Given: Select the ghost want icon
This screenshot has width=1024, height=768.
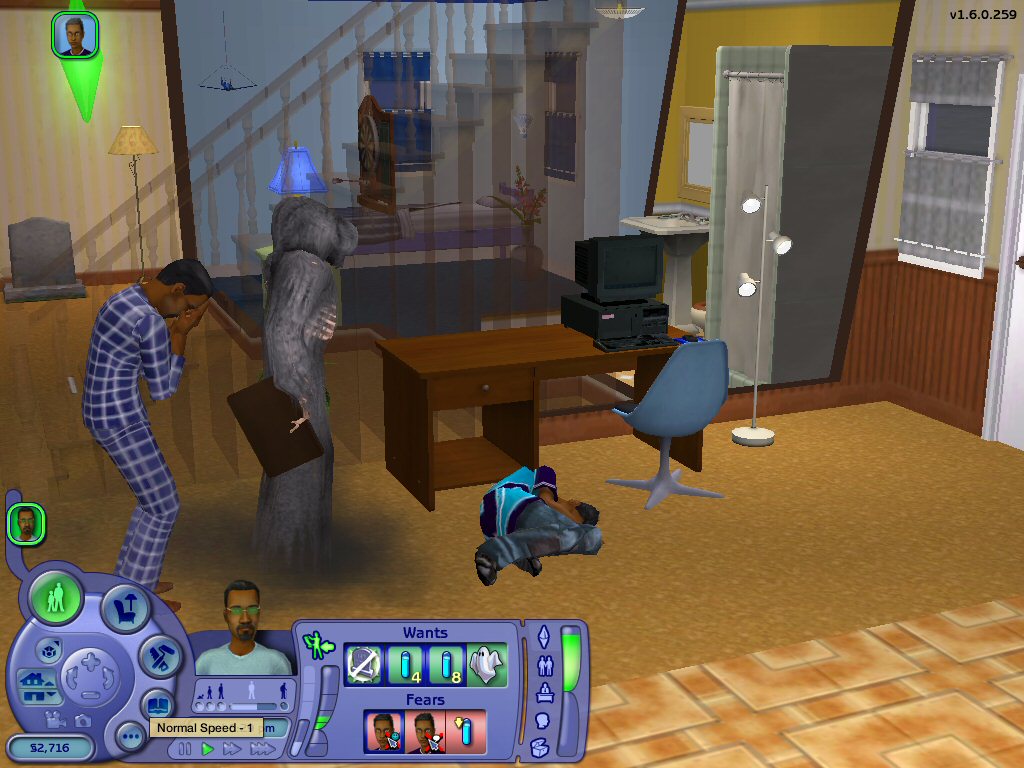Looking at the screenshot, I should point(487,665).
